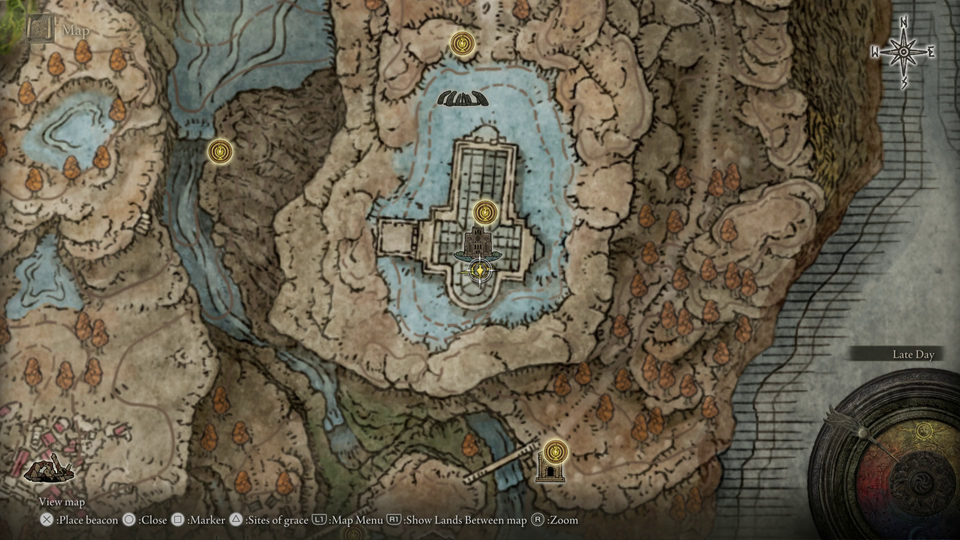
Task: Select the site of grace inside the academy building
Action: click(486, 213)
